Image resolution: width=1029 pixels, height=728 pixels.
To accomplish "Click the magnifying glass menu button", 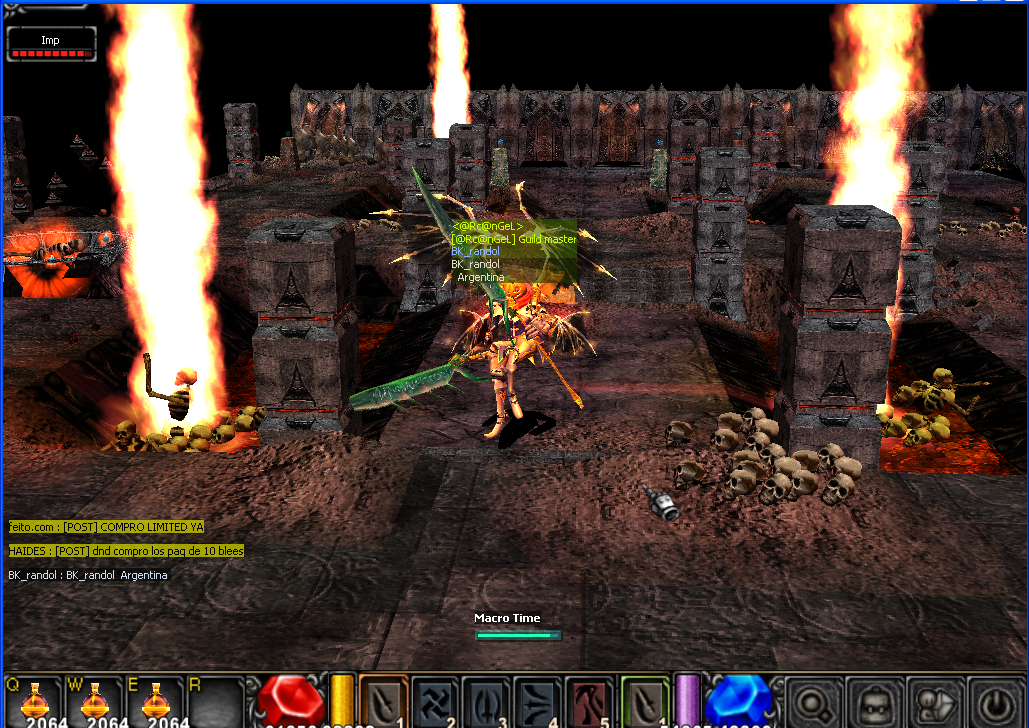I will coord(811,703).
